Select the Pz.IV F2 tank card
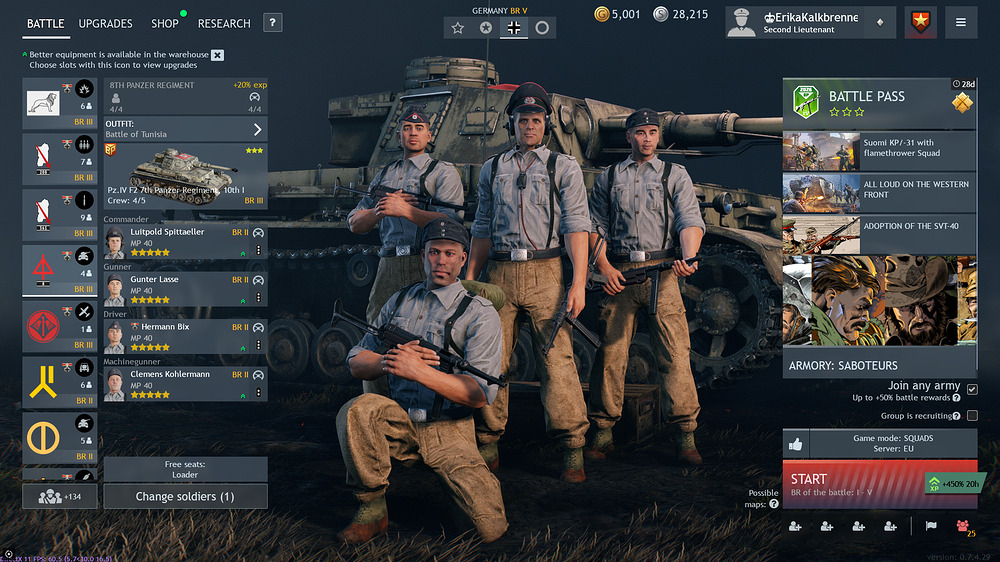The width and height of the screenshot is (1000, 562). [x=185, y=175]
